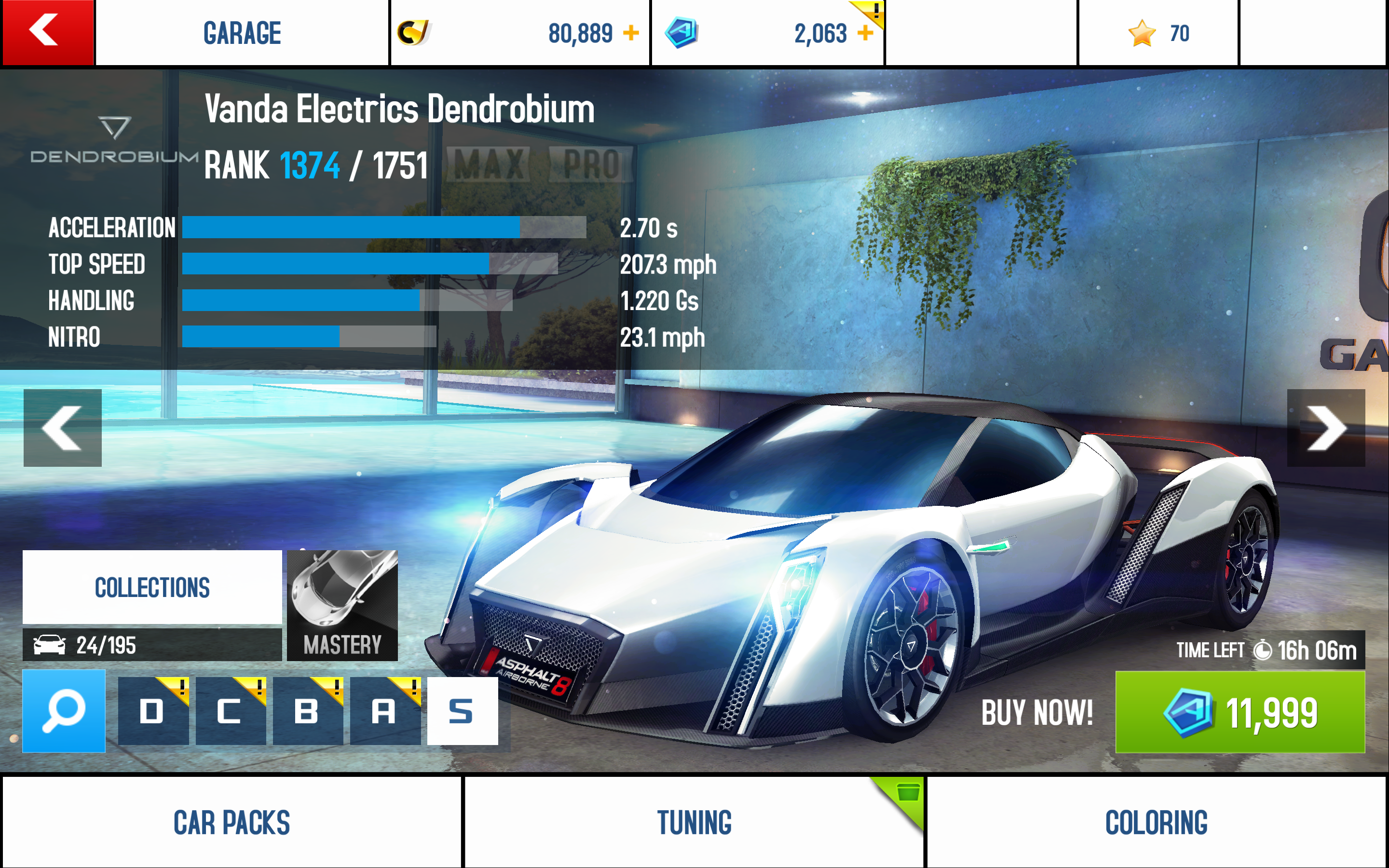The height and width of the screenshot is (868, 1389).
Task: Open the Car Packs shop
Action: [x=232, y=822]
